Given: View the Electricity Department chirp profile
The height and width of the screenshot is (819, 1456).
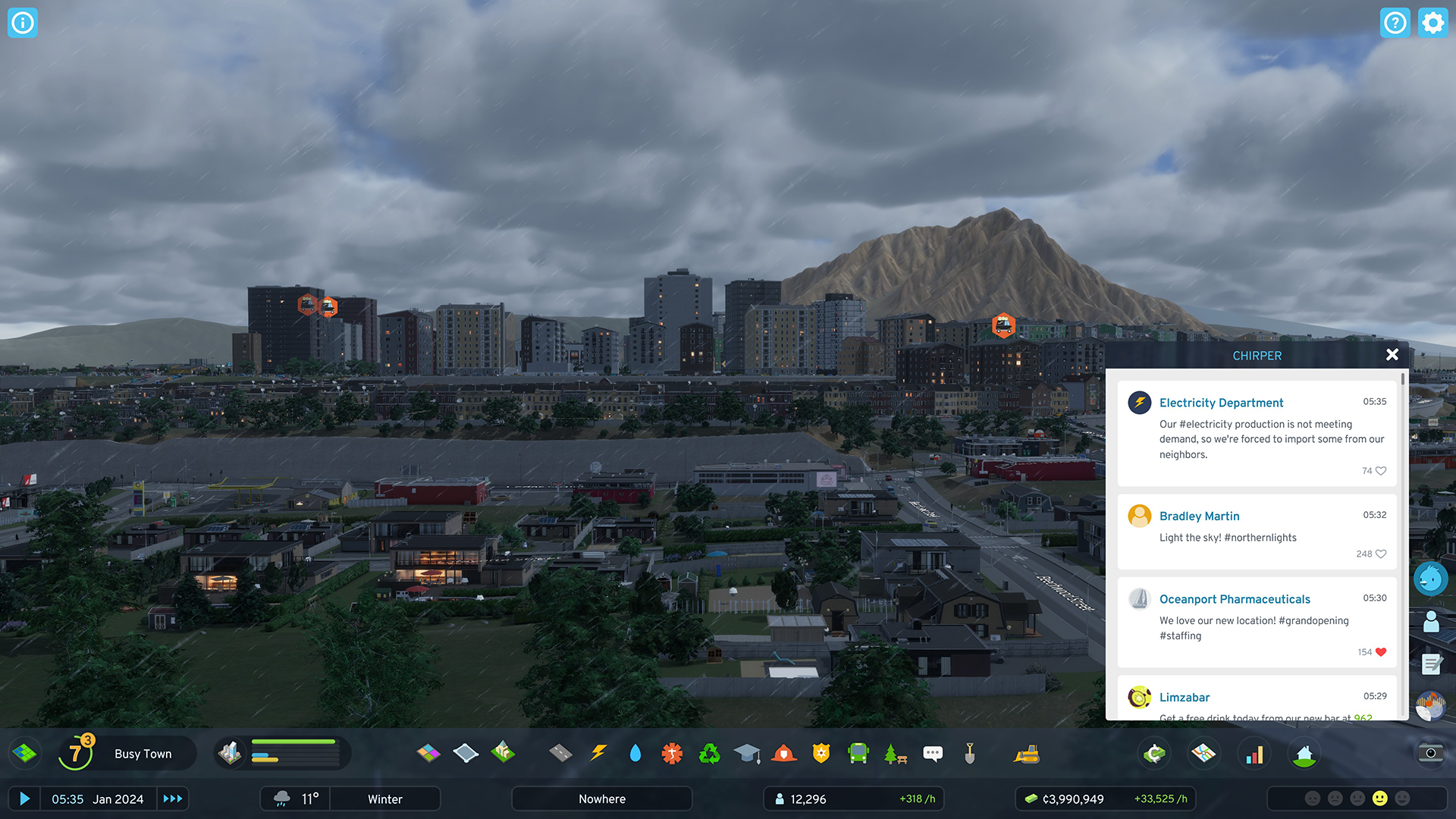Looking at the screenshot, I should [1139, 403].
